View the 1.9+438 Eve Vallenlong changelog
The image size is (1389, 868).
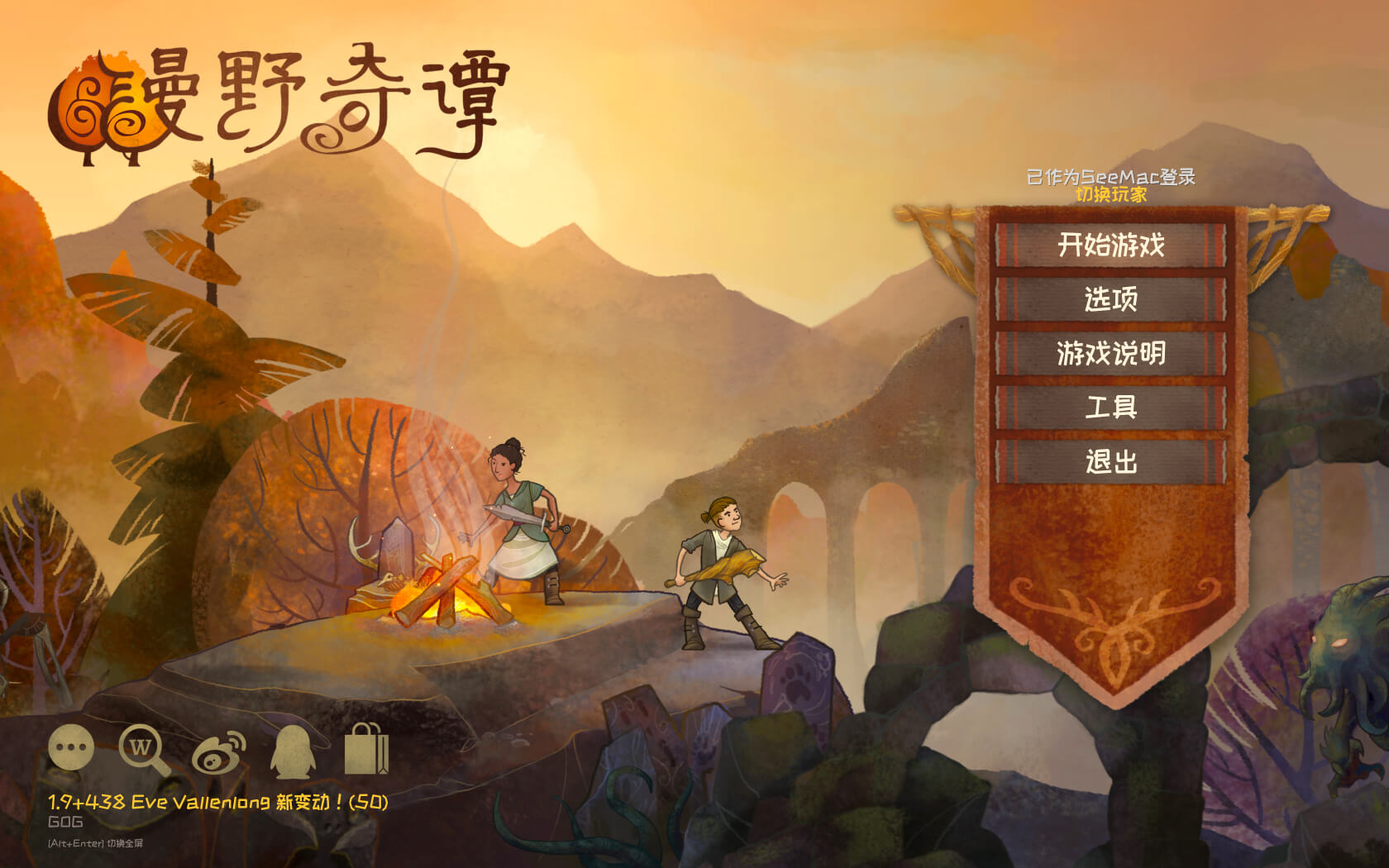pos(217,802)
